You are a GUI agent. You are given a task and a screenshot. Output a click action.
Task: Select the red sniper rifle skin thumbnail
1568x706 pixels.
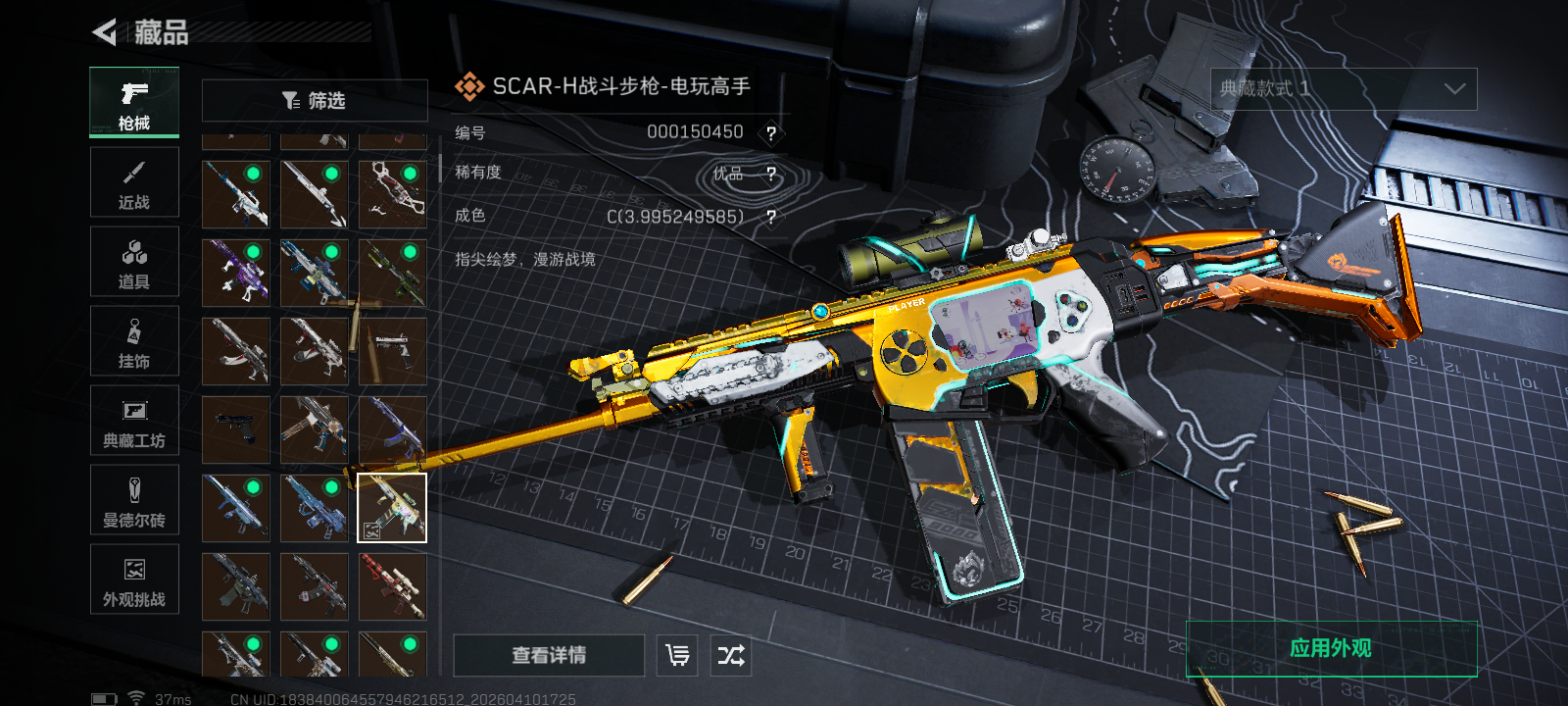click(x=392, y=586)
